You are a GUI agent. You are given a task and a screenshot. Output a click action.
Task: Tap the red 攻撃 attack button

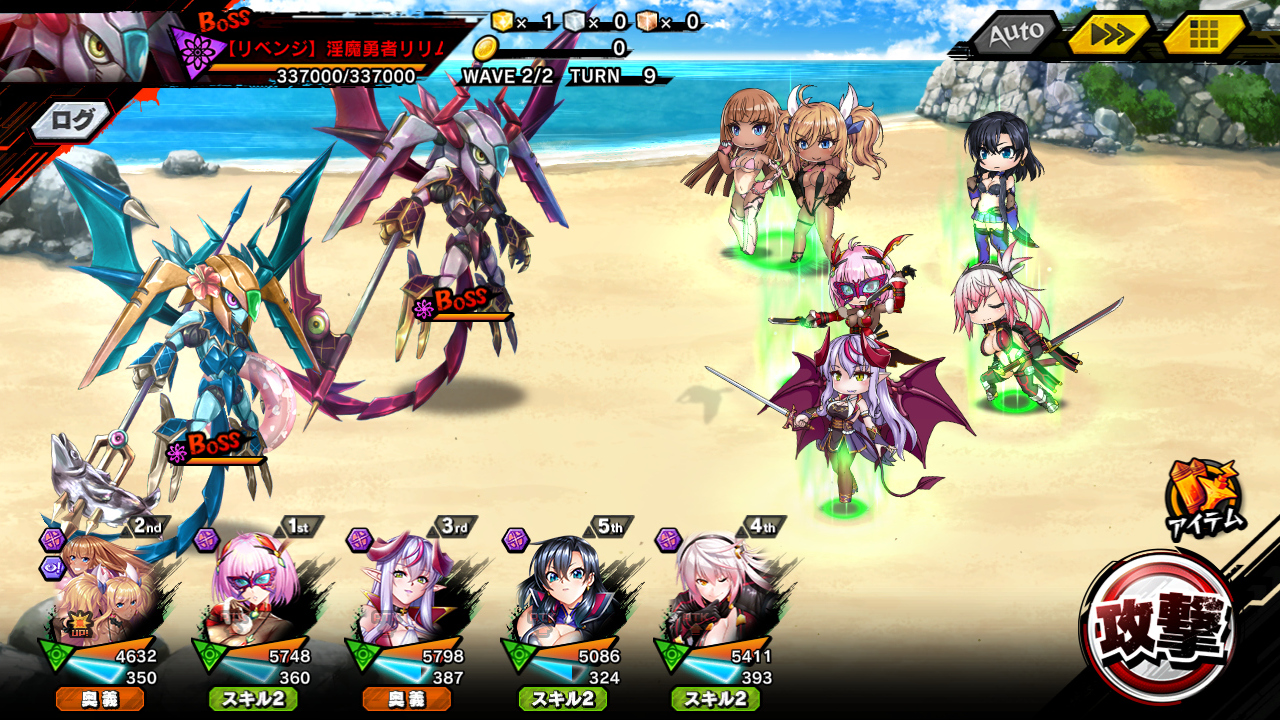(1160, 628)
